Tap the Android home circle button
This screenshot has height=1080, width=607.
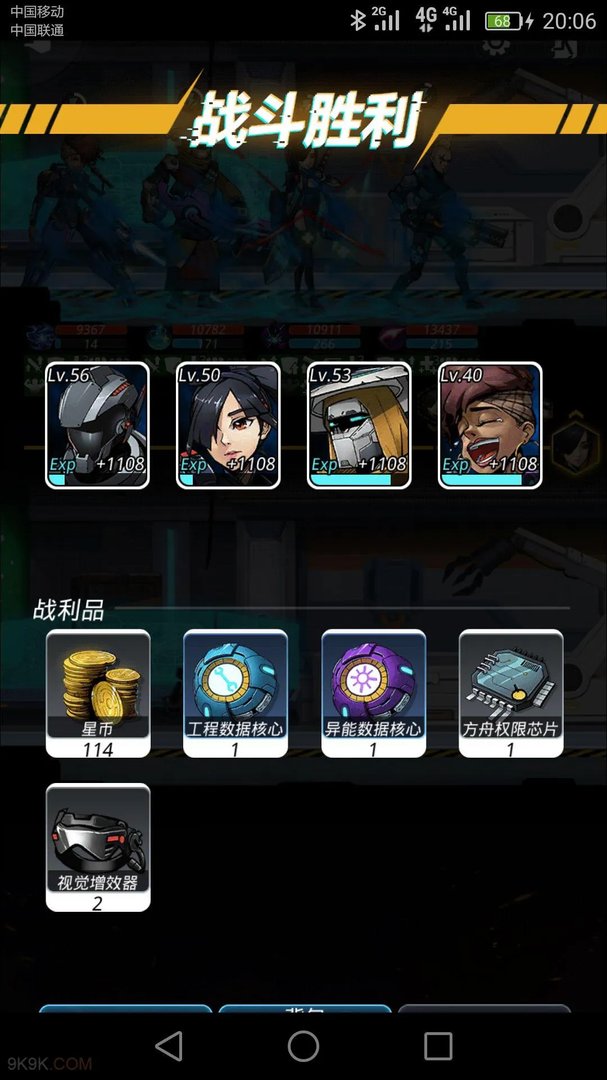(303, 1046)
